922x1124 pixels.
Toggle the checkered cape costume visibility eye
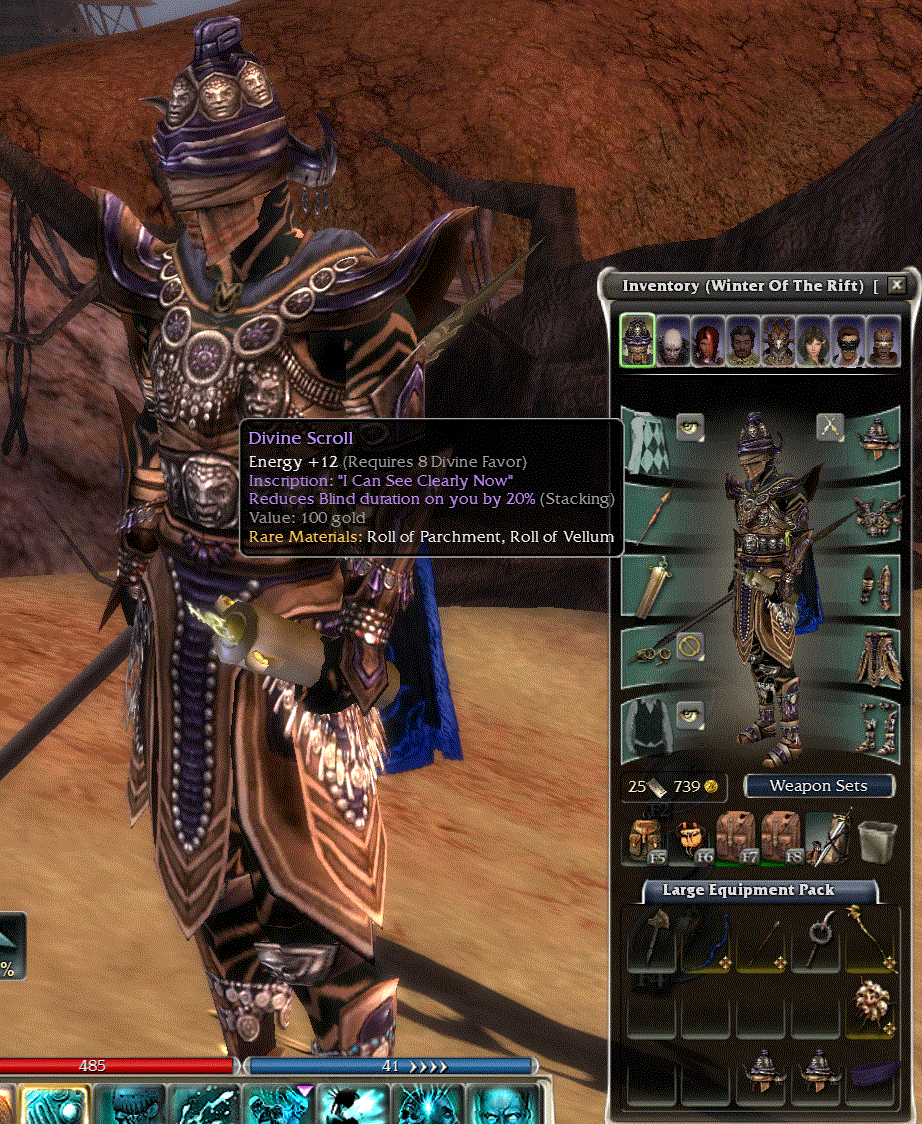690,428
